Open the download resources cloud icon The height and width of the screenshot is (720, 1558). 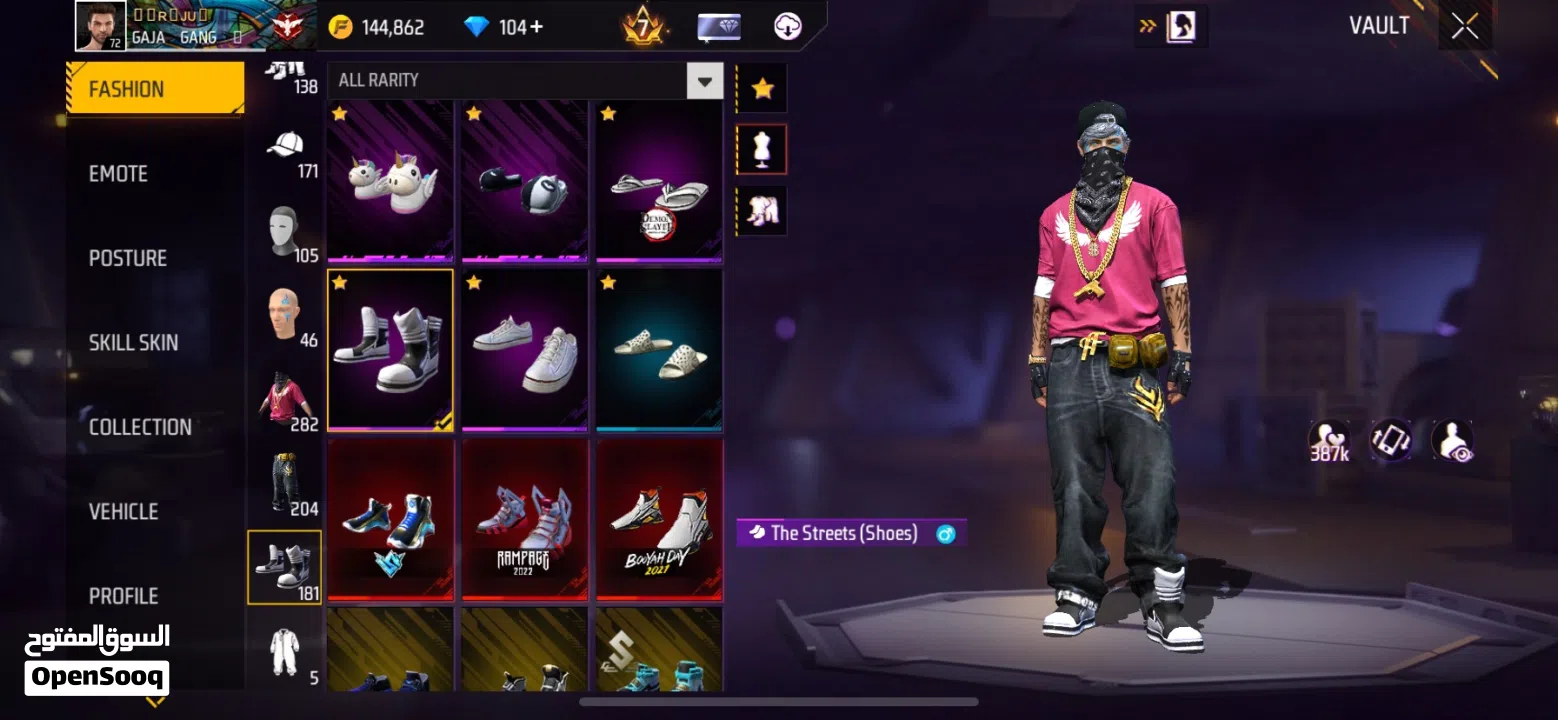(x=786, y=26)
